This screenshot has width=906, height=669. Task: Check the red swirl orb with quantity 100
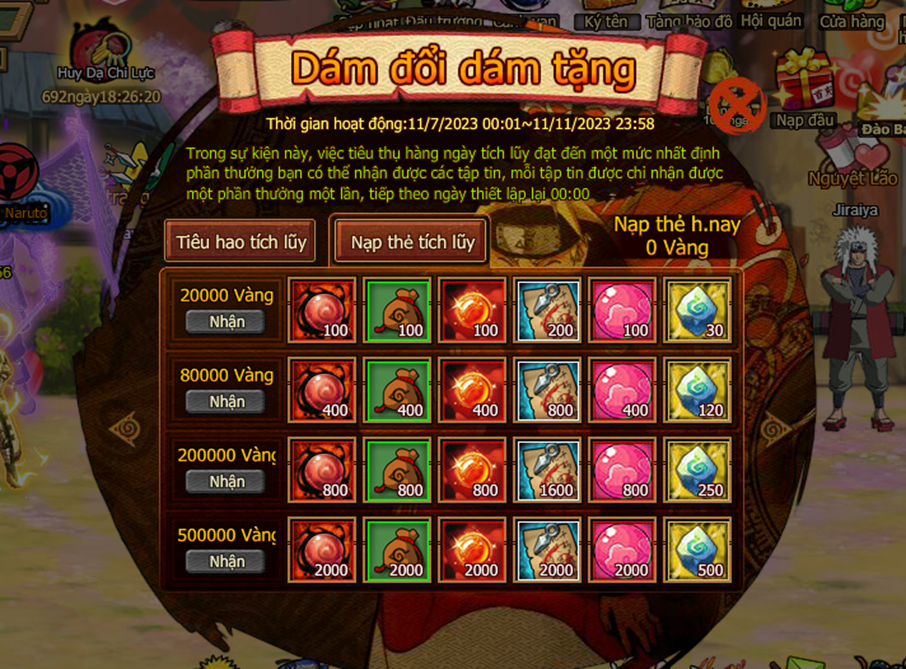(322, 310)
